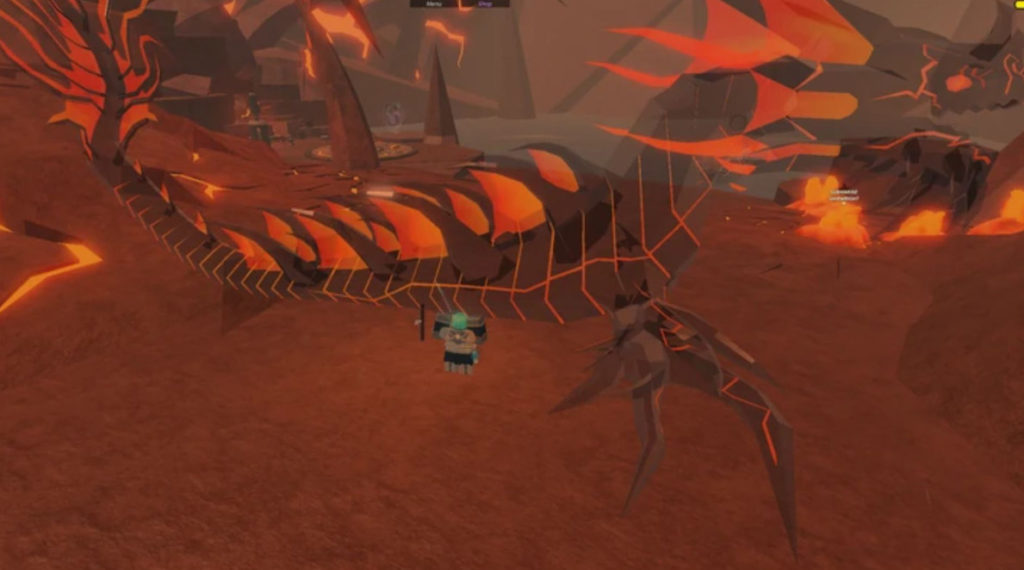This screenshot has width=1024, height=570.
Task: Open the Menu button
Action: coord(434,4)
